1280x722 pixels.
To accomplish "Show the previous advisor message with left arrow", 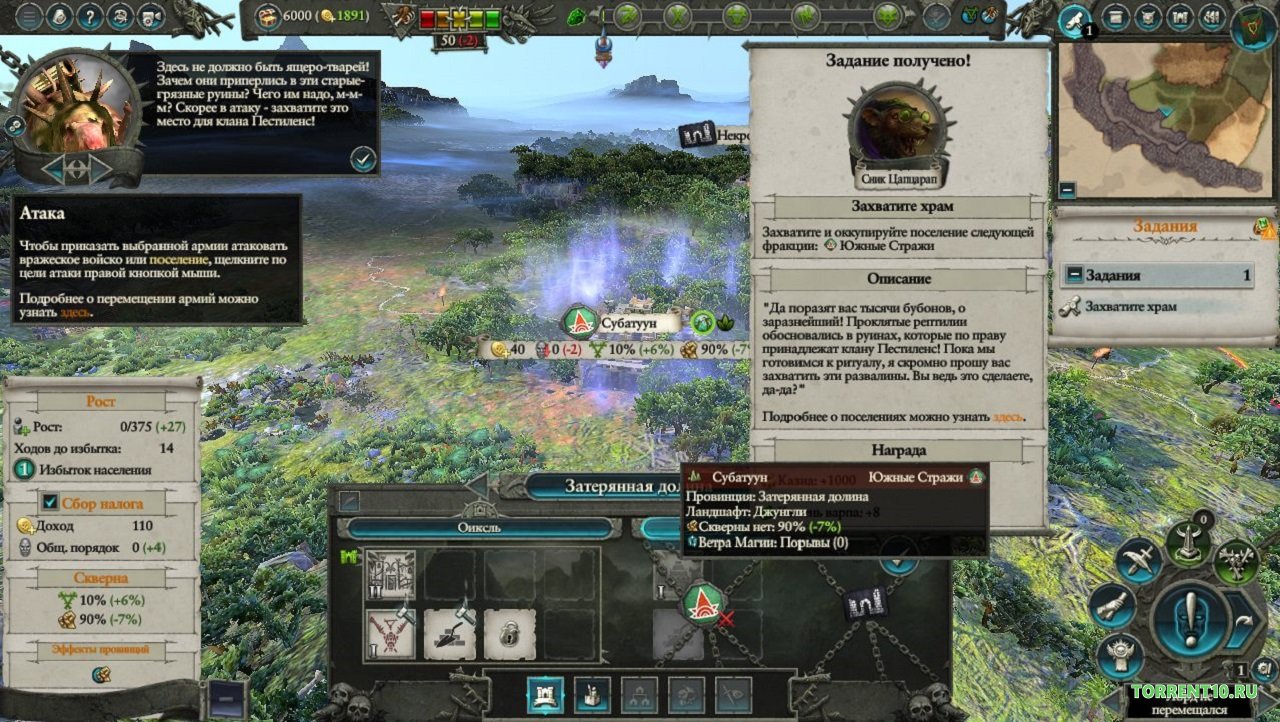I will [56, 168].
